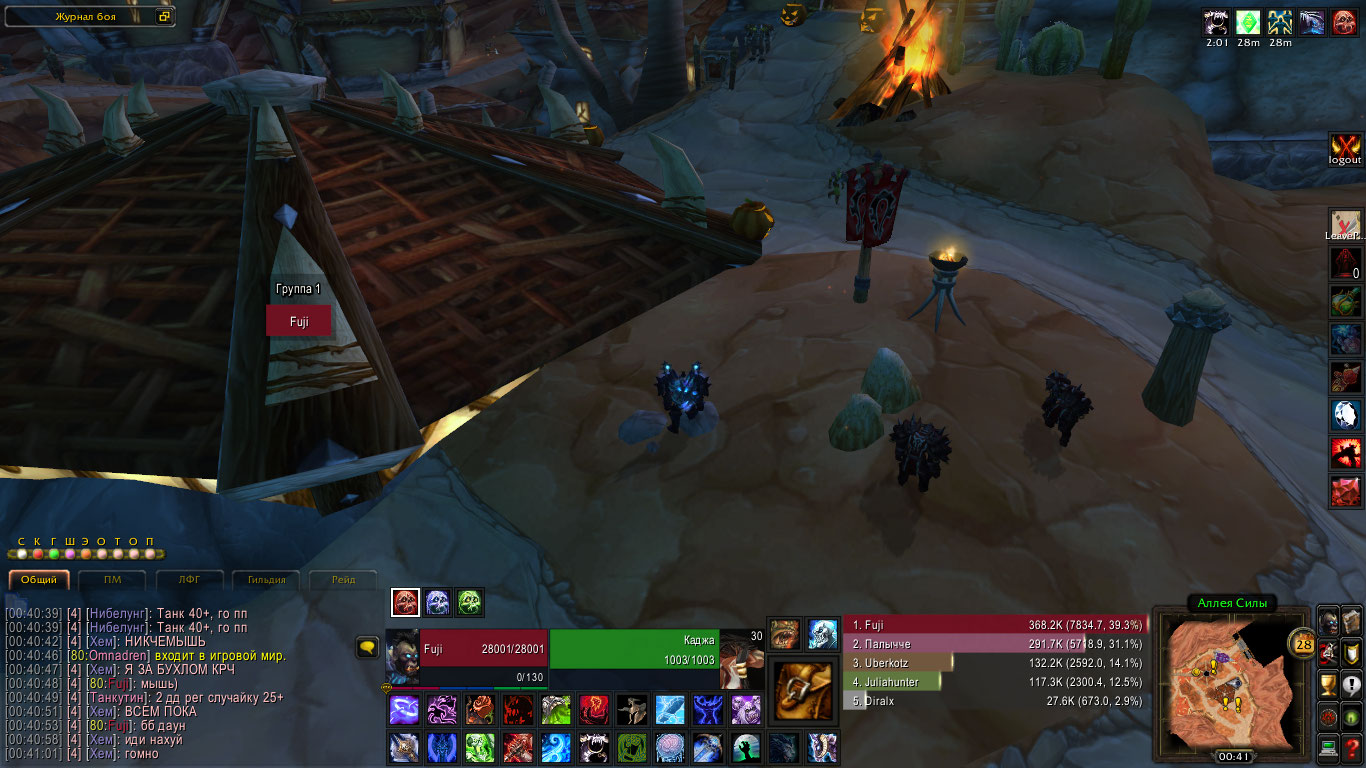Viewport: 1366px width, 768px height.
Task: Open the Рейд chat tab
Action: click(x=342, y=579)
